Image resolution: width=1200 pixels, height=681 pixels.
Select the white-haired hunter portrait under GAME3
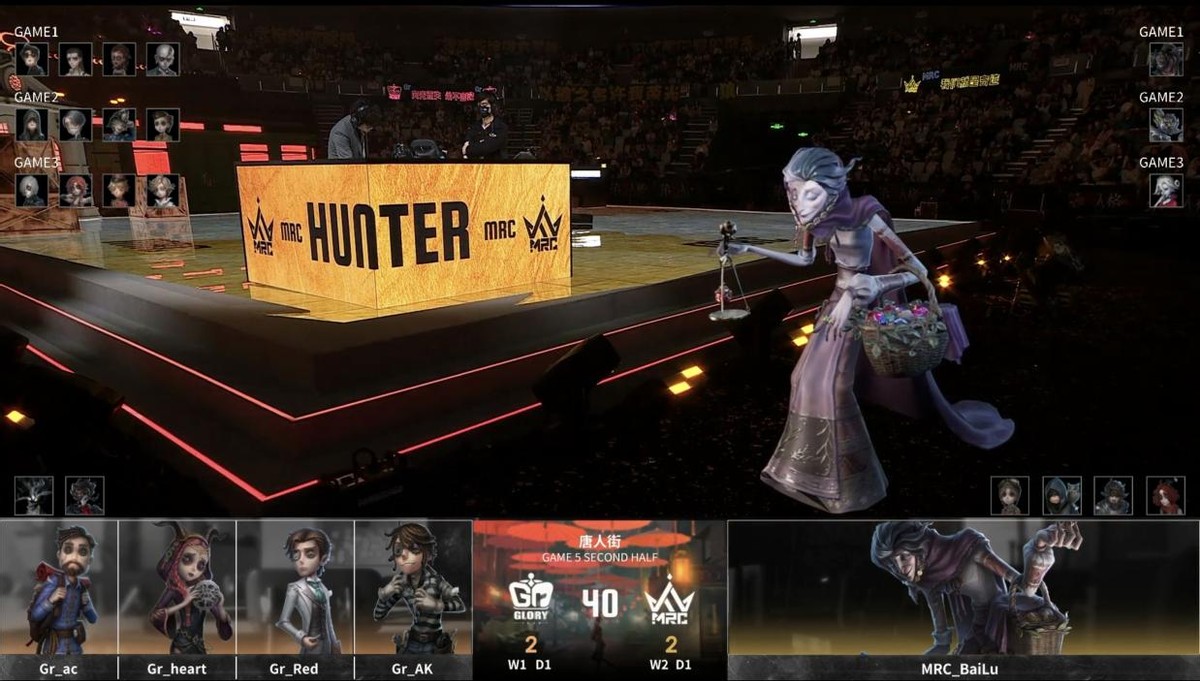[x=1165, y=190]
